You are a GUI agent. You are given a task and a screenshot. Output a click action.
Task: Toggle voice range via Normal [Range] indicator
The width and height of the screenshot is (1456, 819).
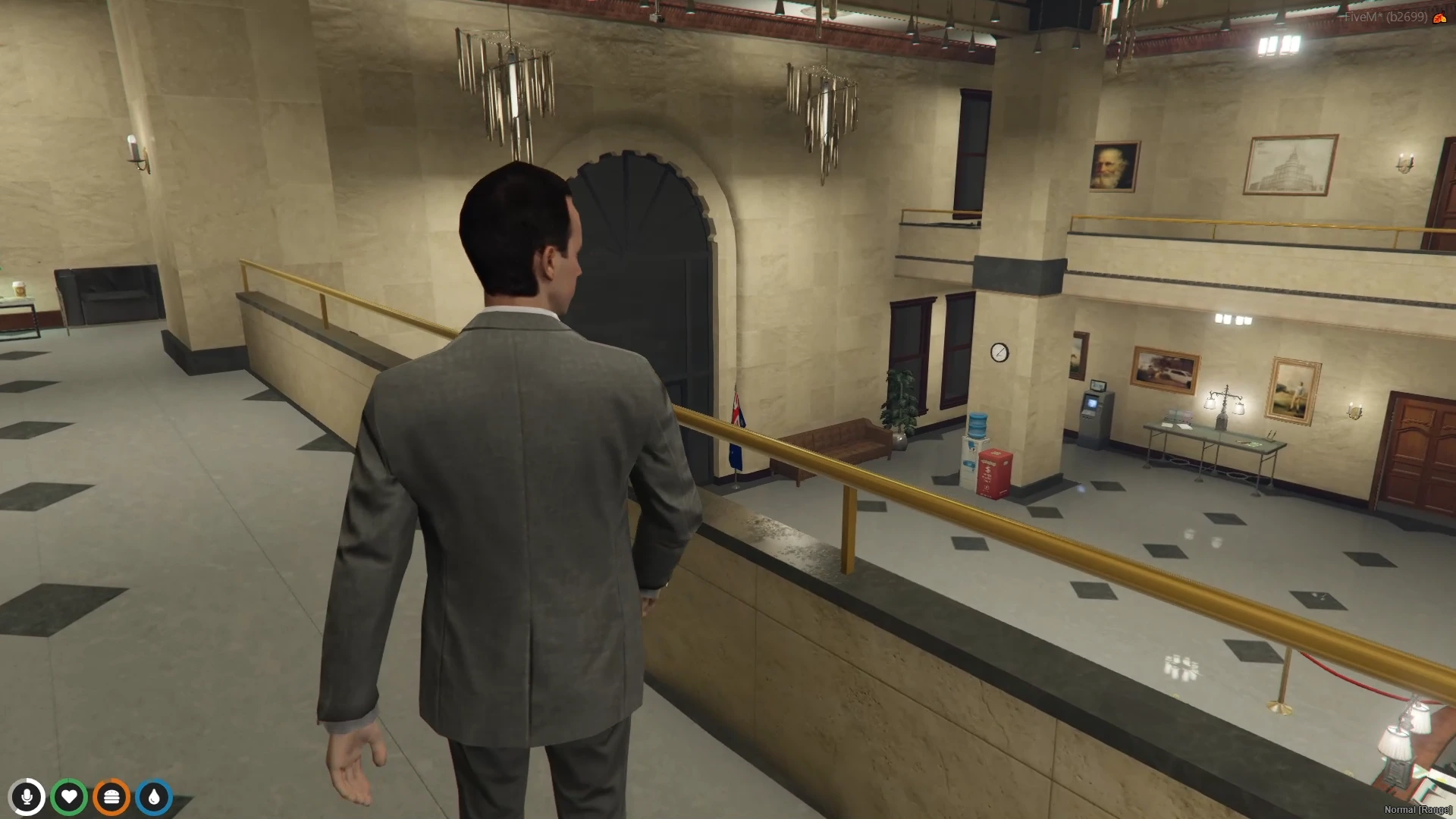pos(1417,809)
